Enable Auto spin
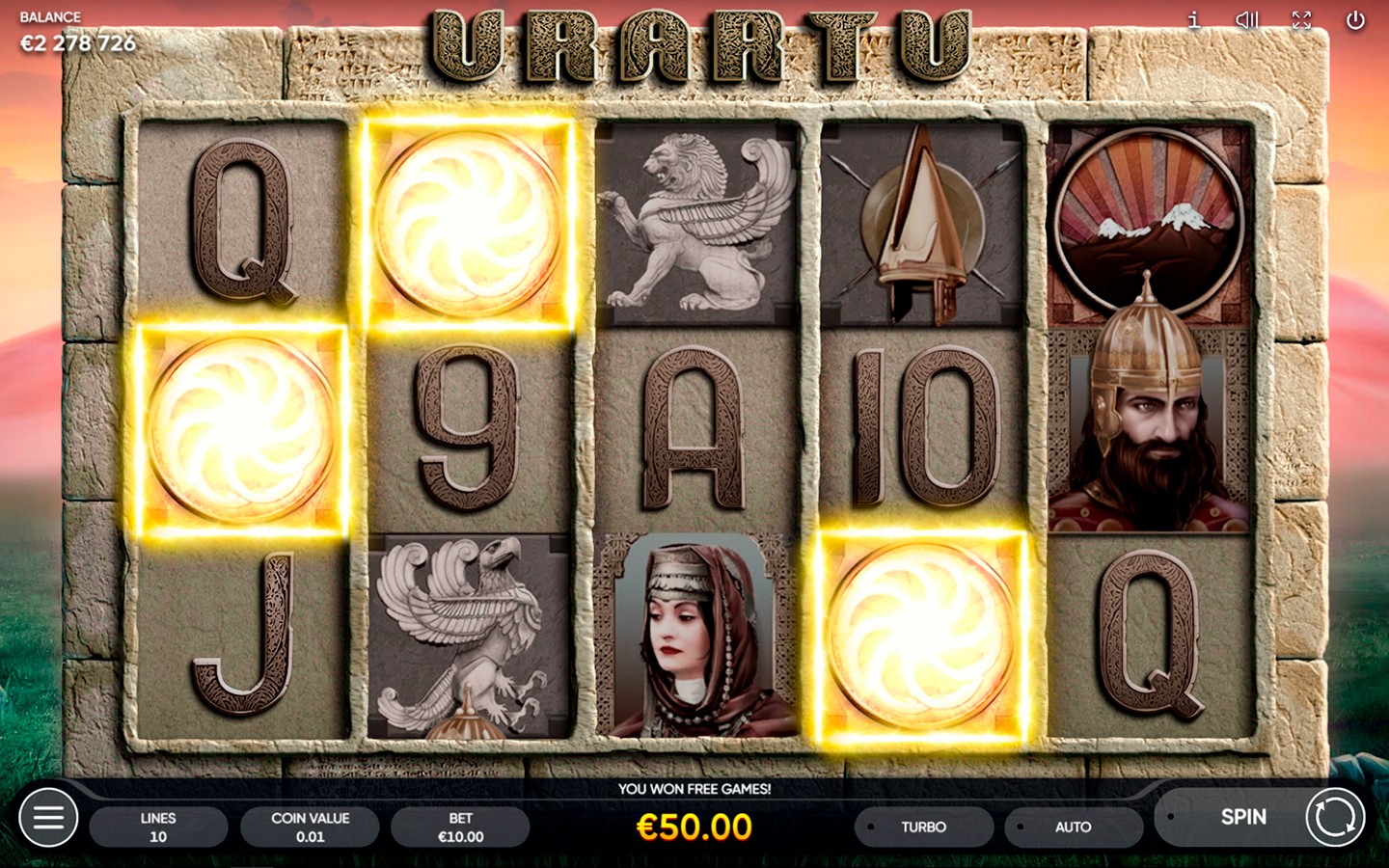The height and width of the screenshot is (868, 1389). click(1073, 827)
